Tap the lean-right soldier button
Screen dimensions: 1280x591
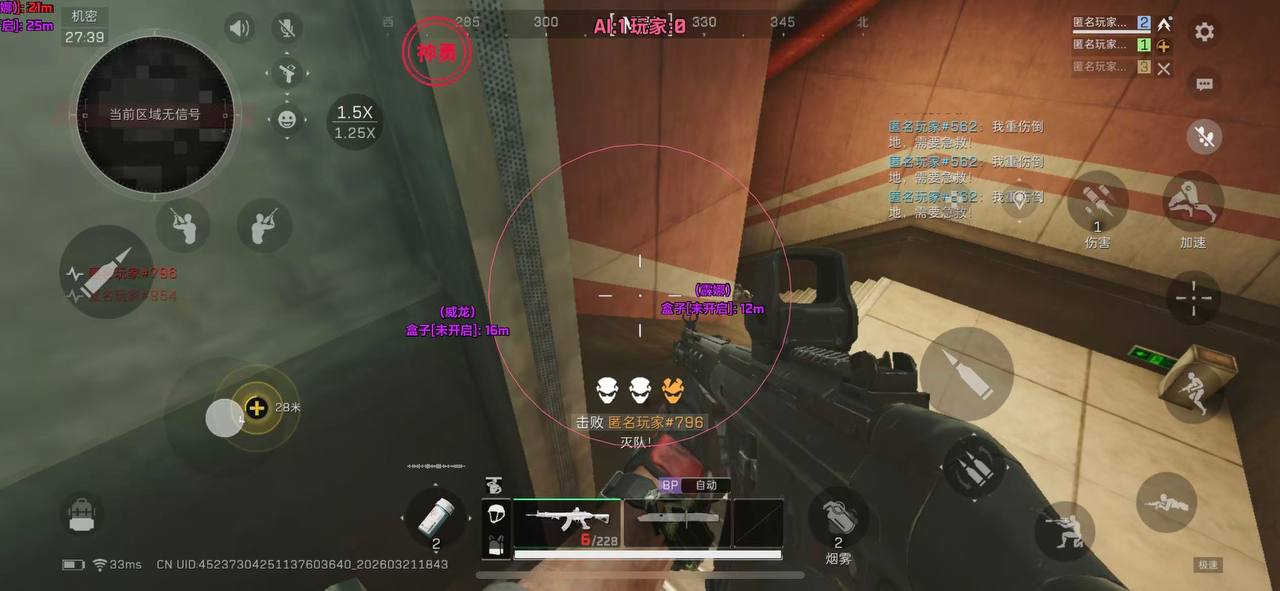click(264, 224)
